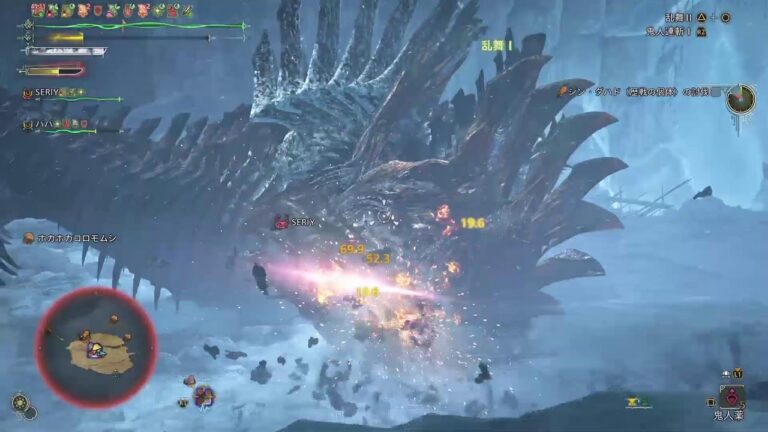Select the 鬼人薬 item slot

(733, 397)
